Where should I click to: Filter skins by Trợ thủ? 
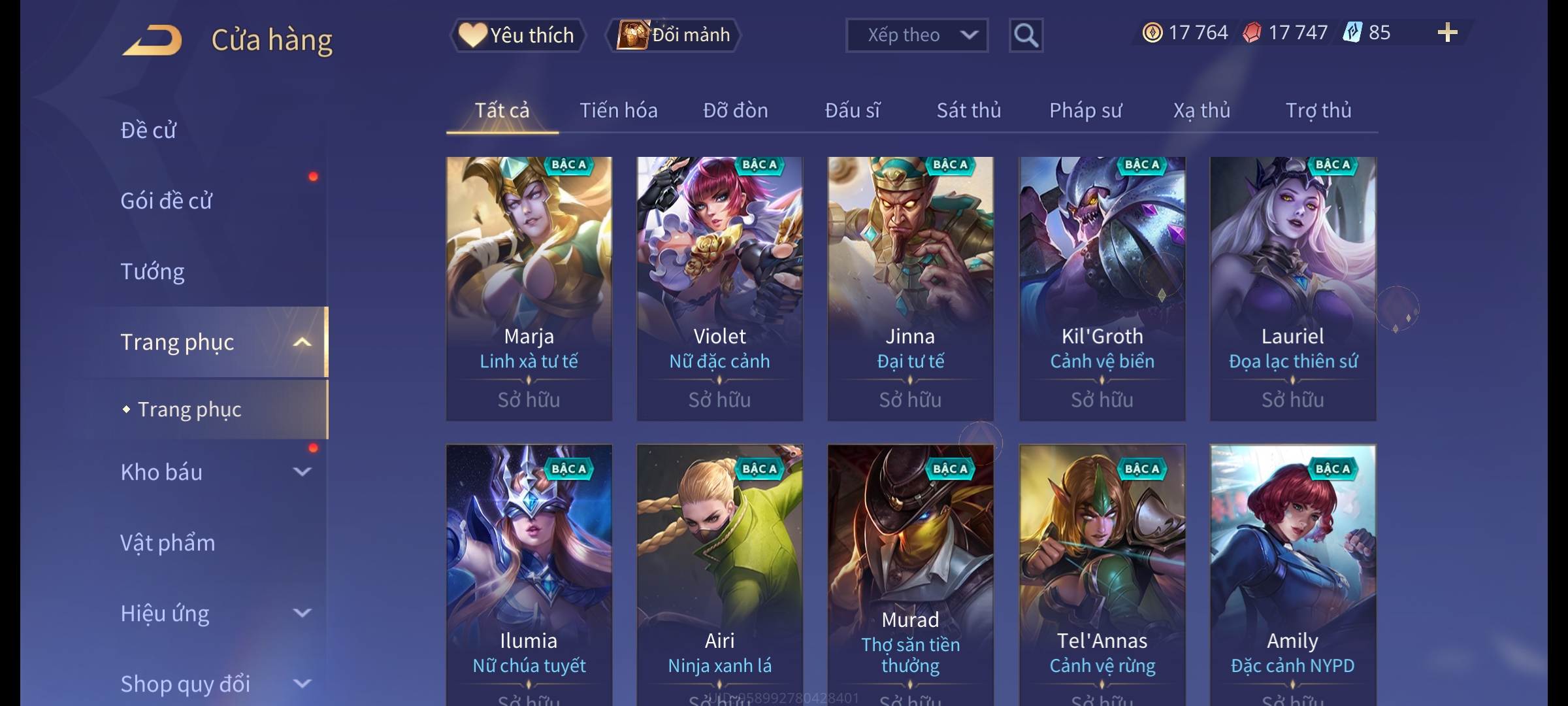1318,110
